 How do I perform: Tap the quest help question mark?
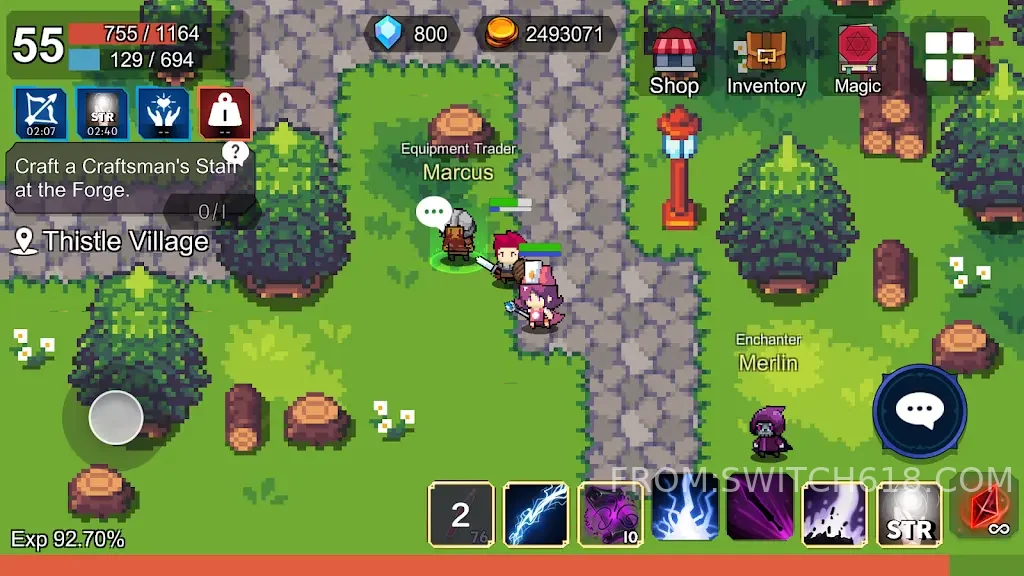coord(235,152)
